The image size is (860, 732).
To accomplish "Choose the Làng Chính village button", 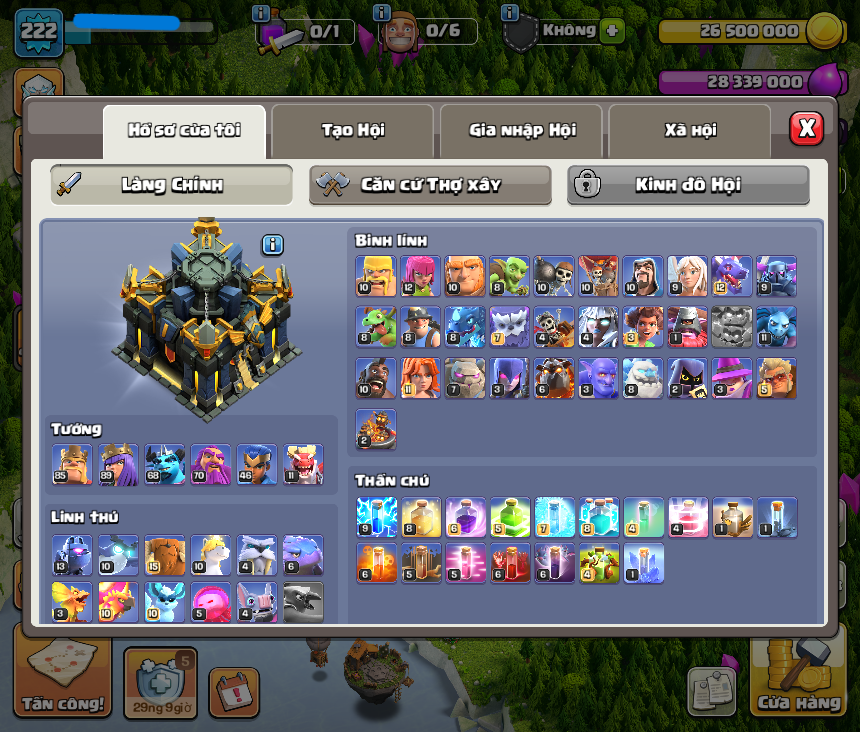I will point(171,185).
